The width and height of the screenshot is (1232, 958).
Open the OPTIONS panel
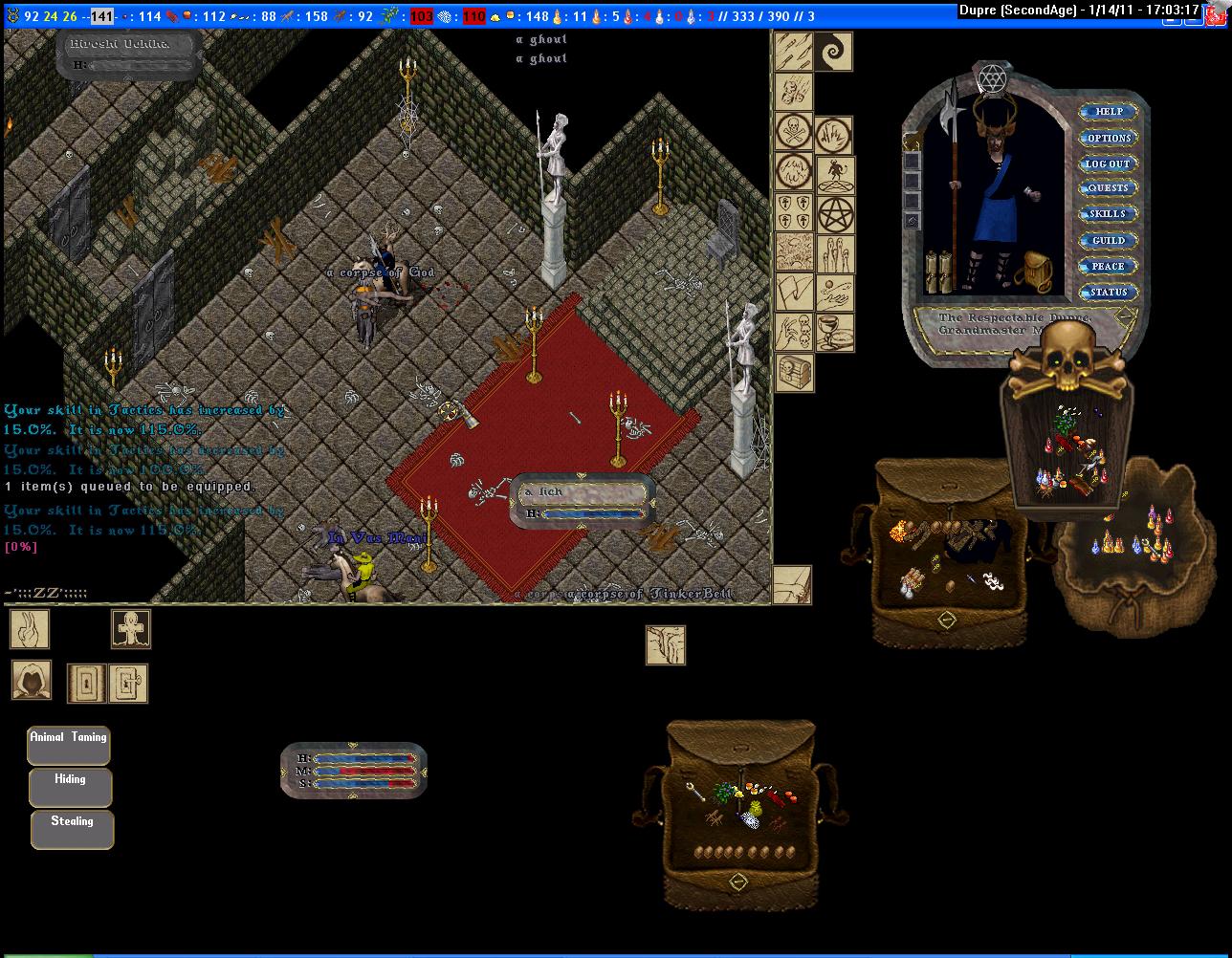tap(1109, 138)
